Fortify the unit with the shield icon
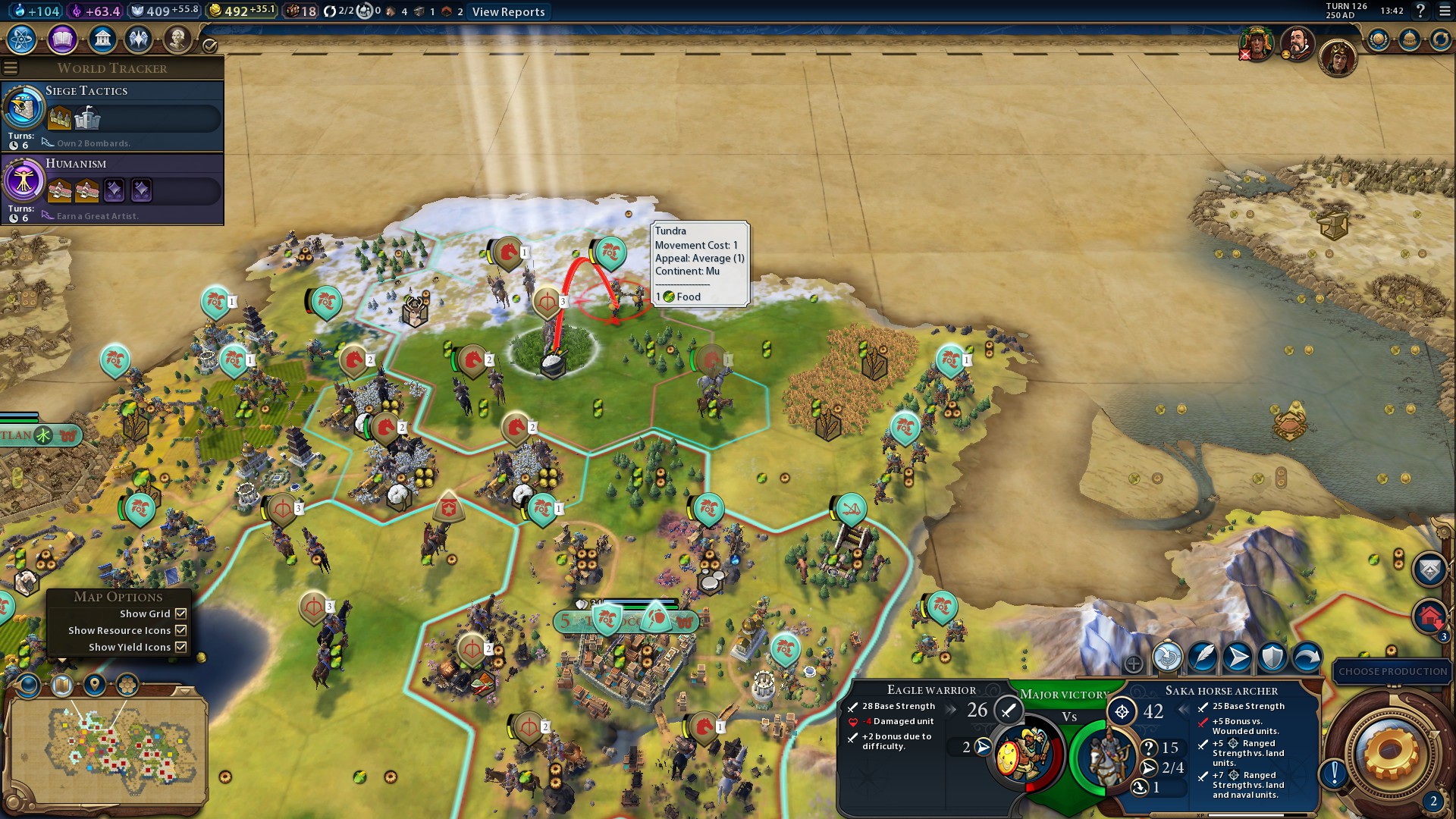This screenshot has height=819, width=1456. (x=1272, y=657)
